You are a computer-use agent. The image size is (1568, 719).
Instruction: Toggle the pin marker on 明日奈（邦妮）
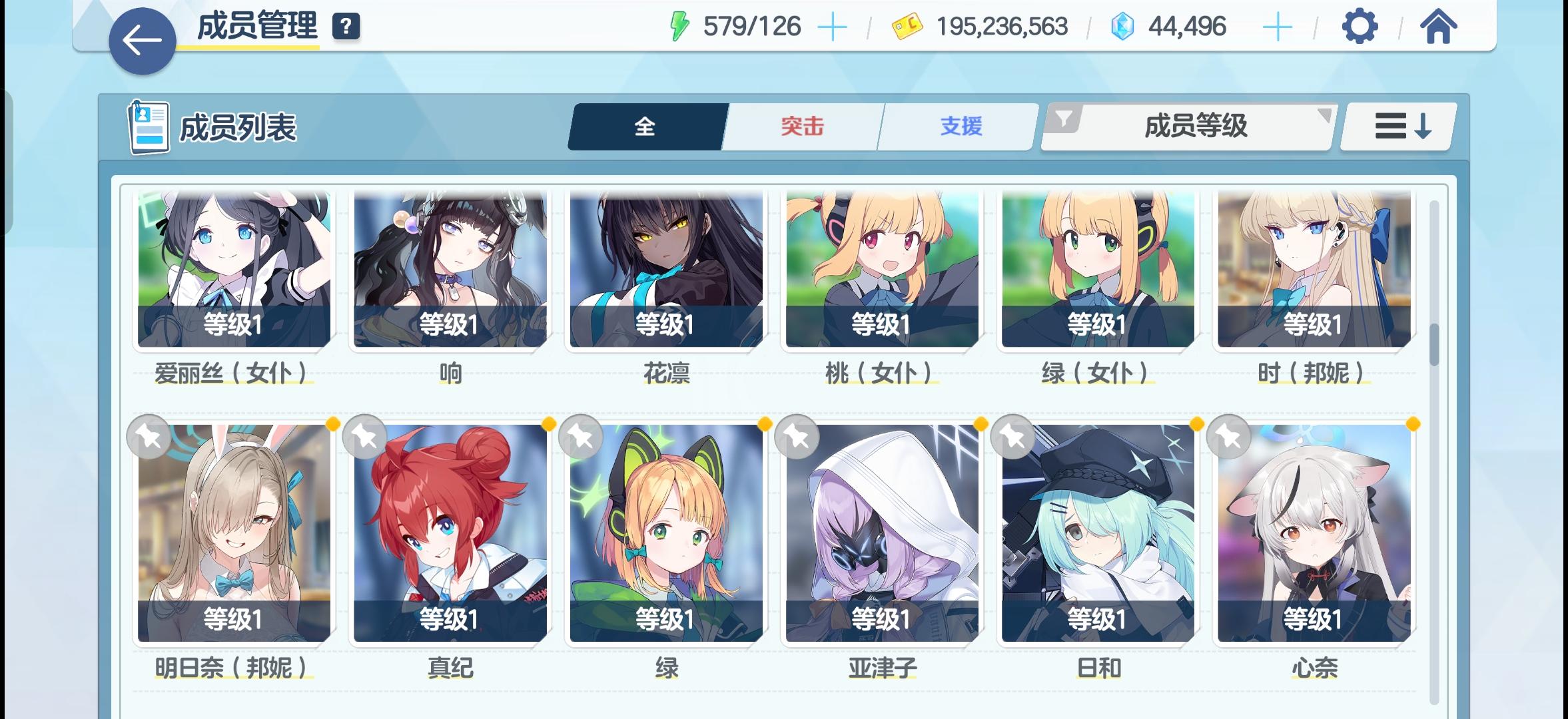[148, 437]
